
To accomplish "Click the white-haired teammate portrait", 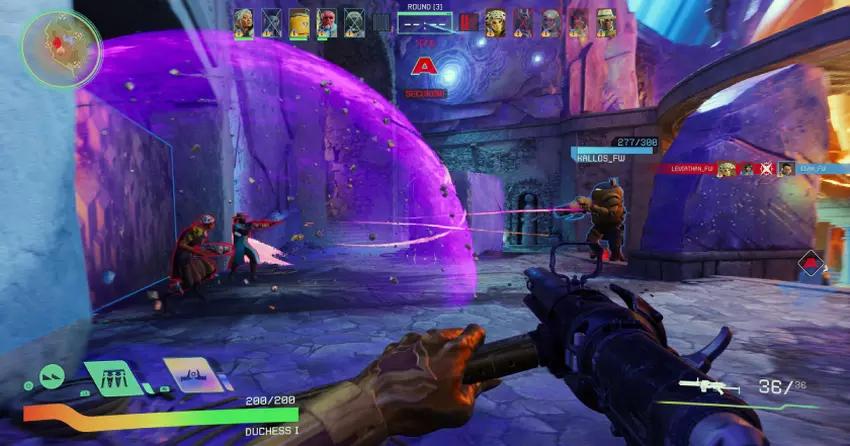I will (243, 22).
